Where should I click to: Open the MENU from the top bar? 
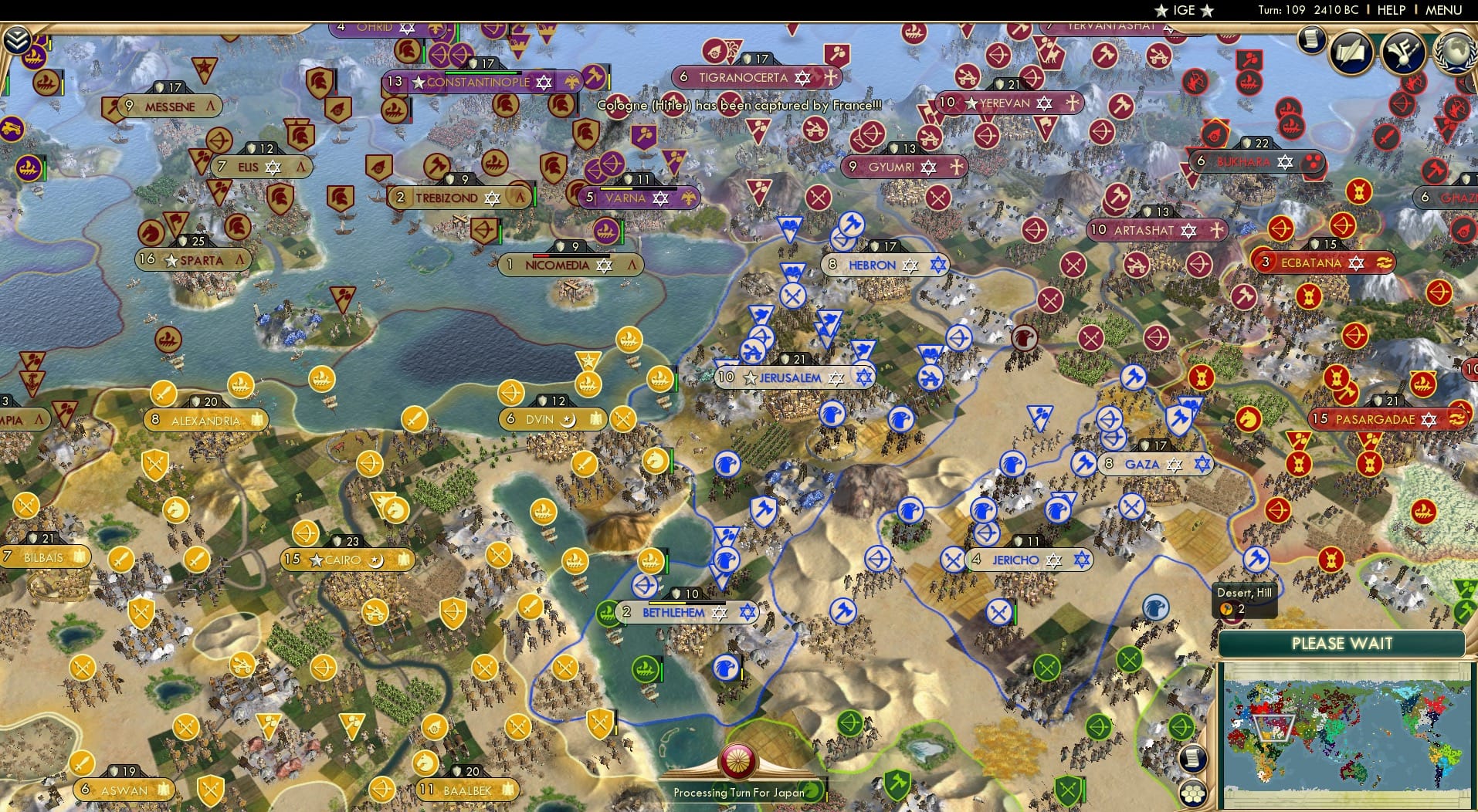click(x=1443, y=10)
